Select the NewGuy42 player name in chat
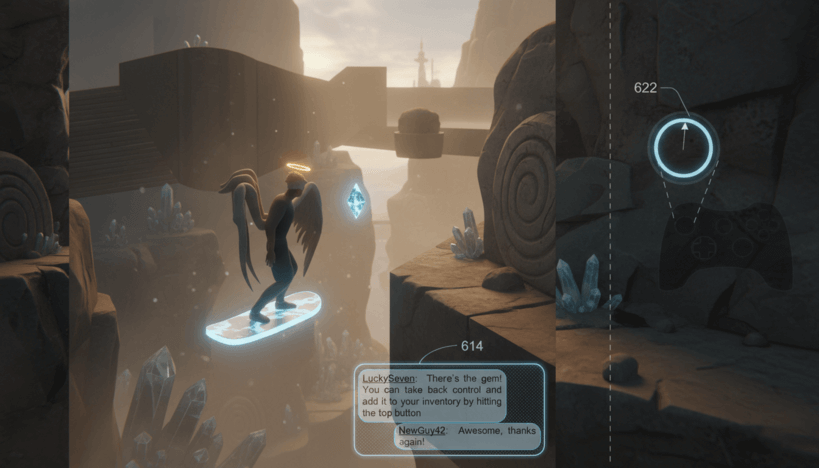The image size is (819, 468). [x=421, y=429]
